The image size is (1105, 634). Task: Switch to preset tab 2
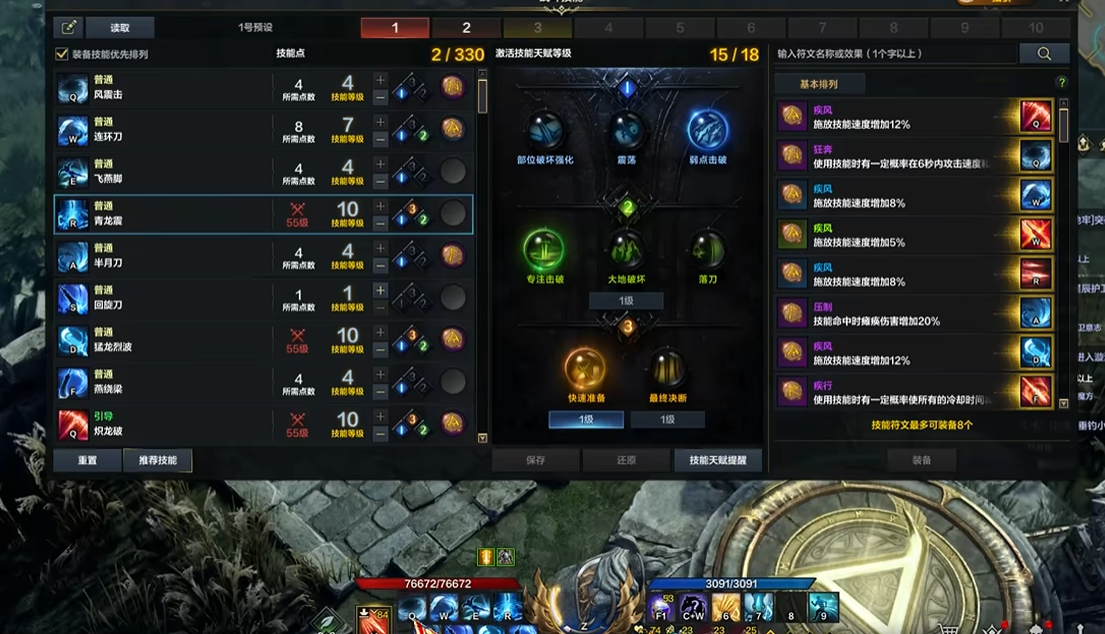tap(466, 28)
